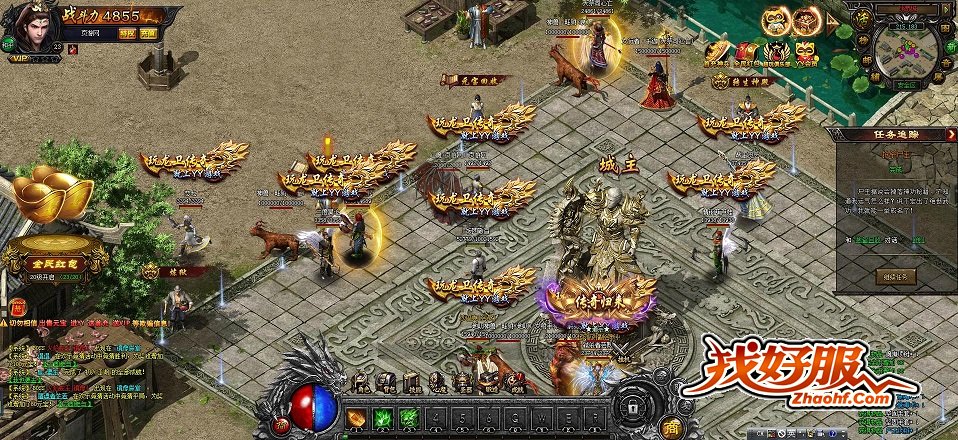The height and width of the screenshot is (440, 958).
Task: Open the VIP badge under the portrait
Action: point(20,58)
